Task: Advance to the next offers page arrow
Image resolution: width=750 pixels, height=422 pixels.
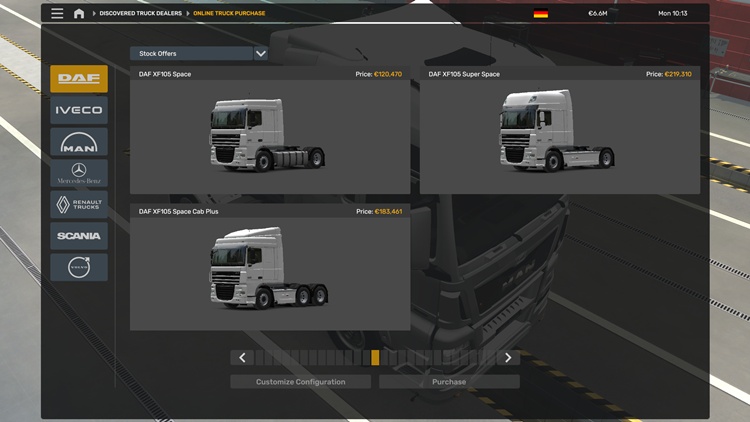Action: point(508,358)
